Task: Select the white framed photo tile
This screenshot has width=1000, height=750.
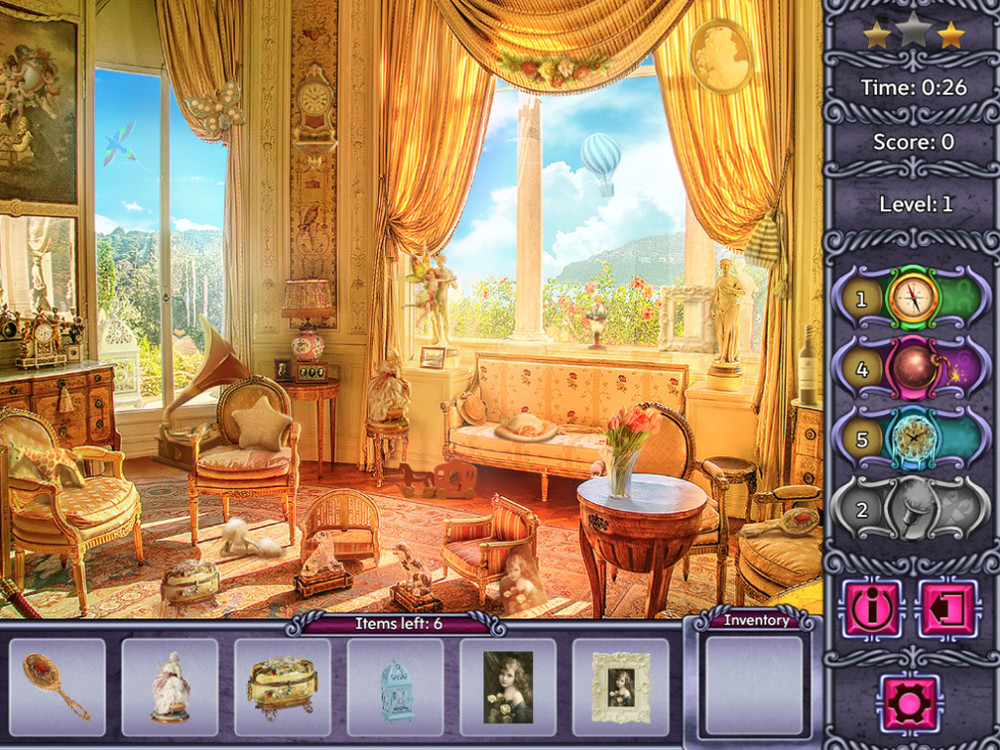Action: pos(621,686)
